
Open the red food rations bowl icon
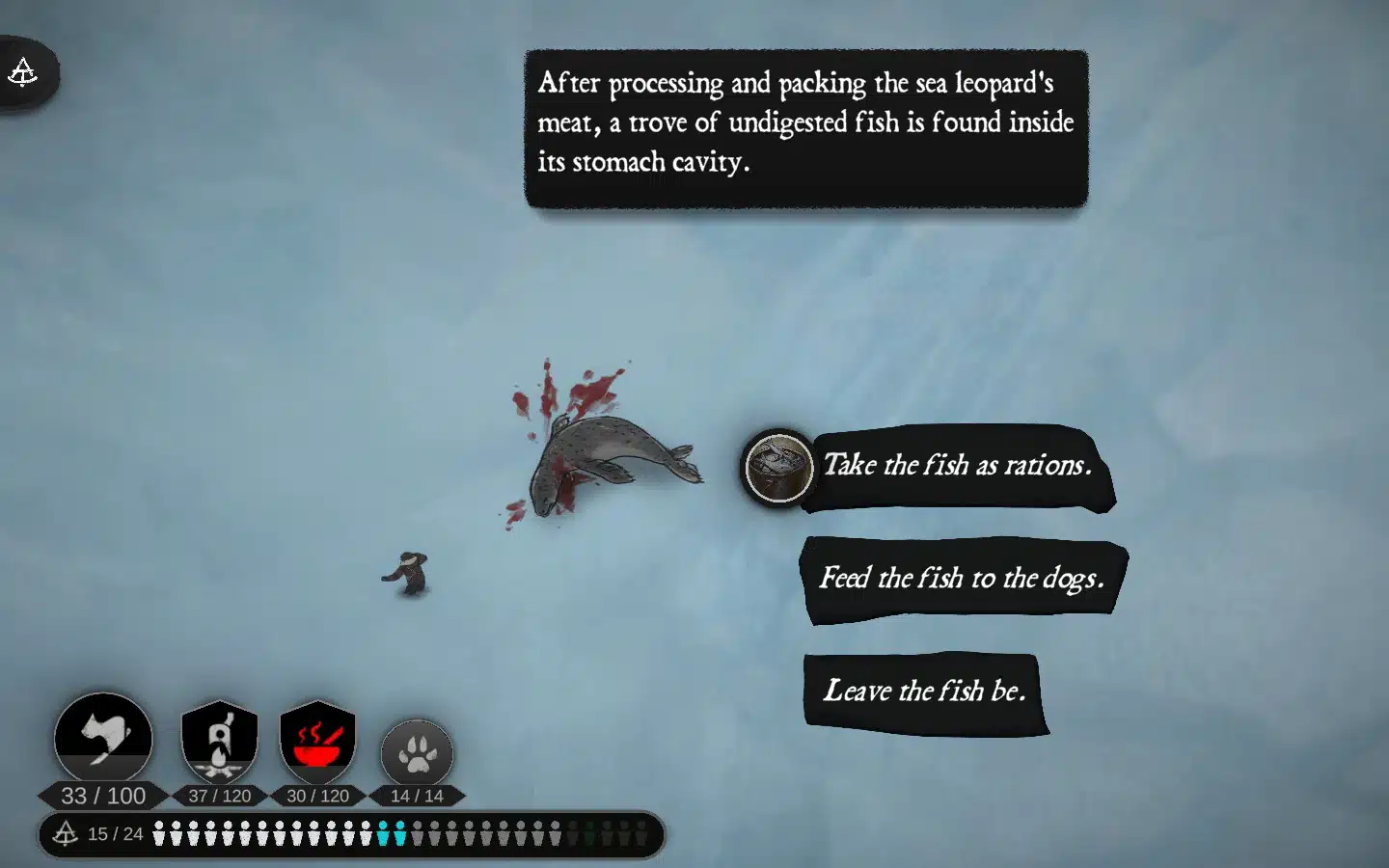(x=317, y=742)
